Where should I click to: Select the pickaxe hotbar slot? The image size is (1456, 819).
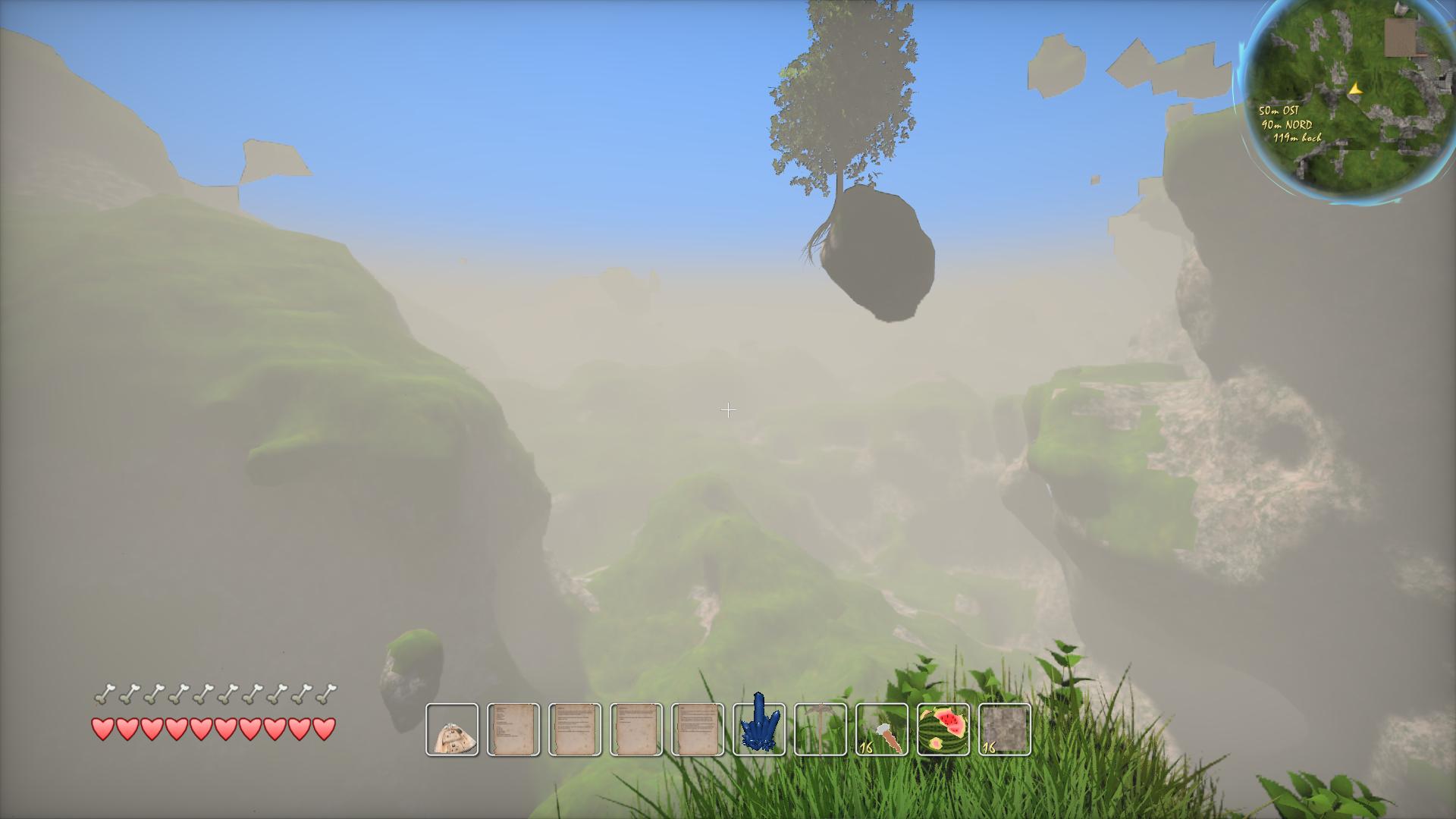(821, 730)
